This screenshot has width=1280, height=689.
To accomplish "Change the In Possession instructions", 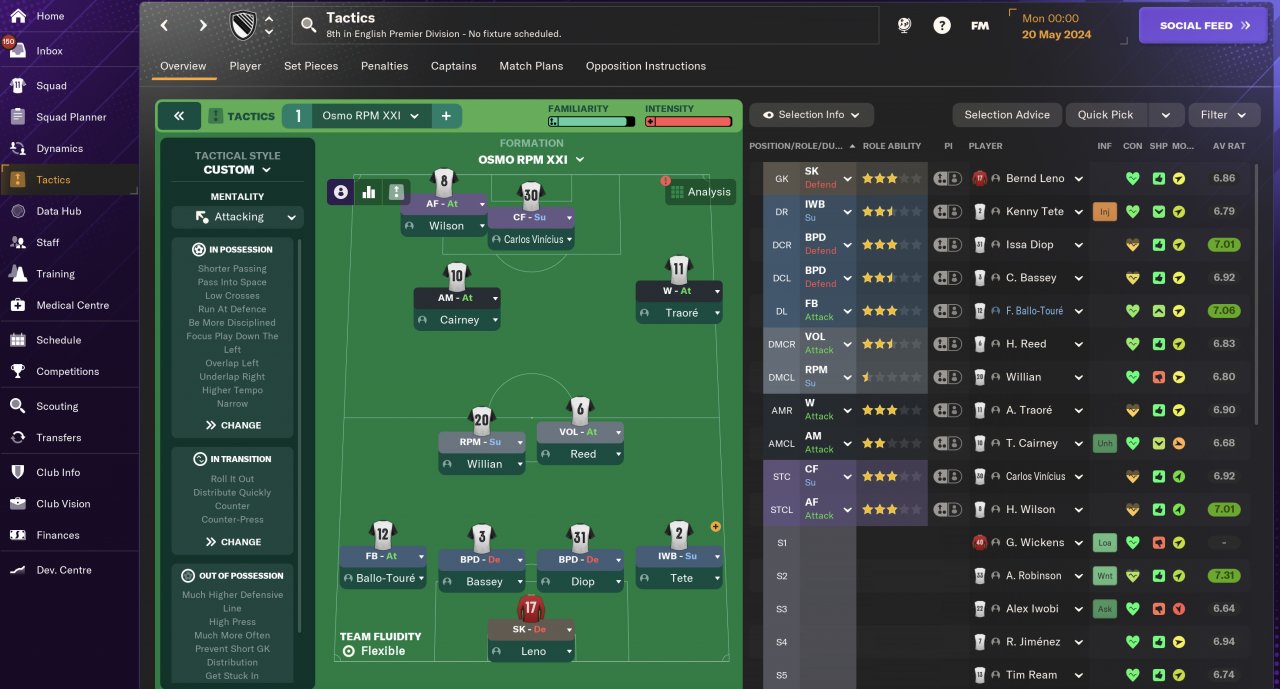I will pos(233,425).
